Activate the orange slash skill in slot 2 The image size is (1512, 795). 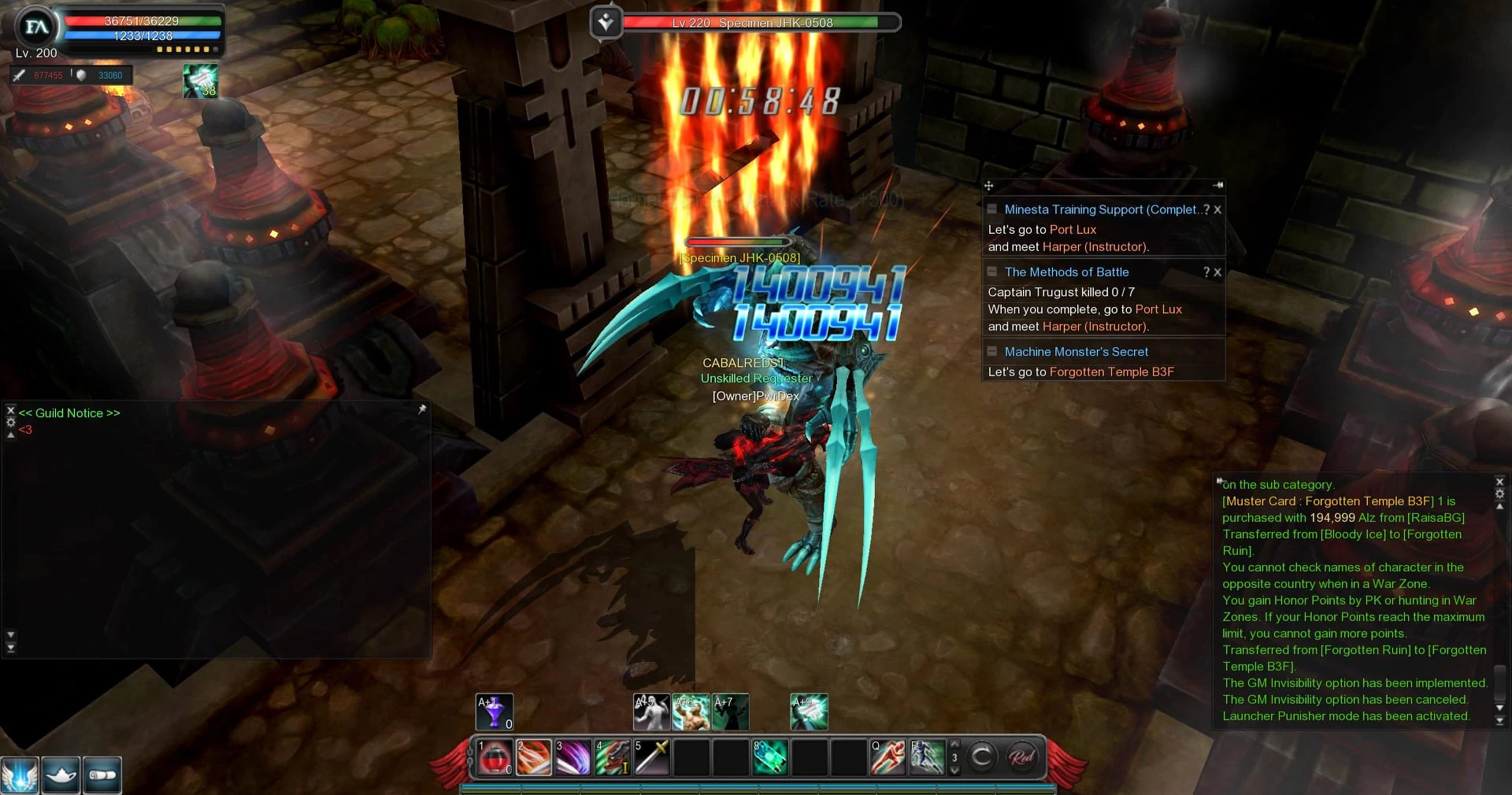pos(534,757)
